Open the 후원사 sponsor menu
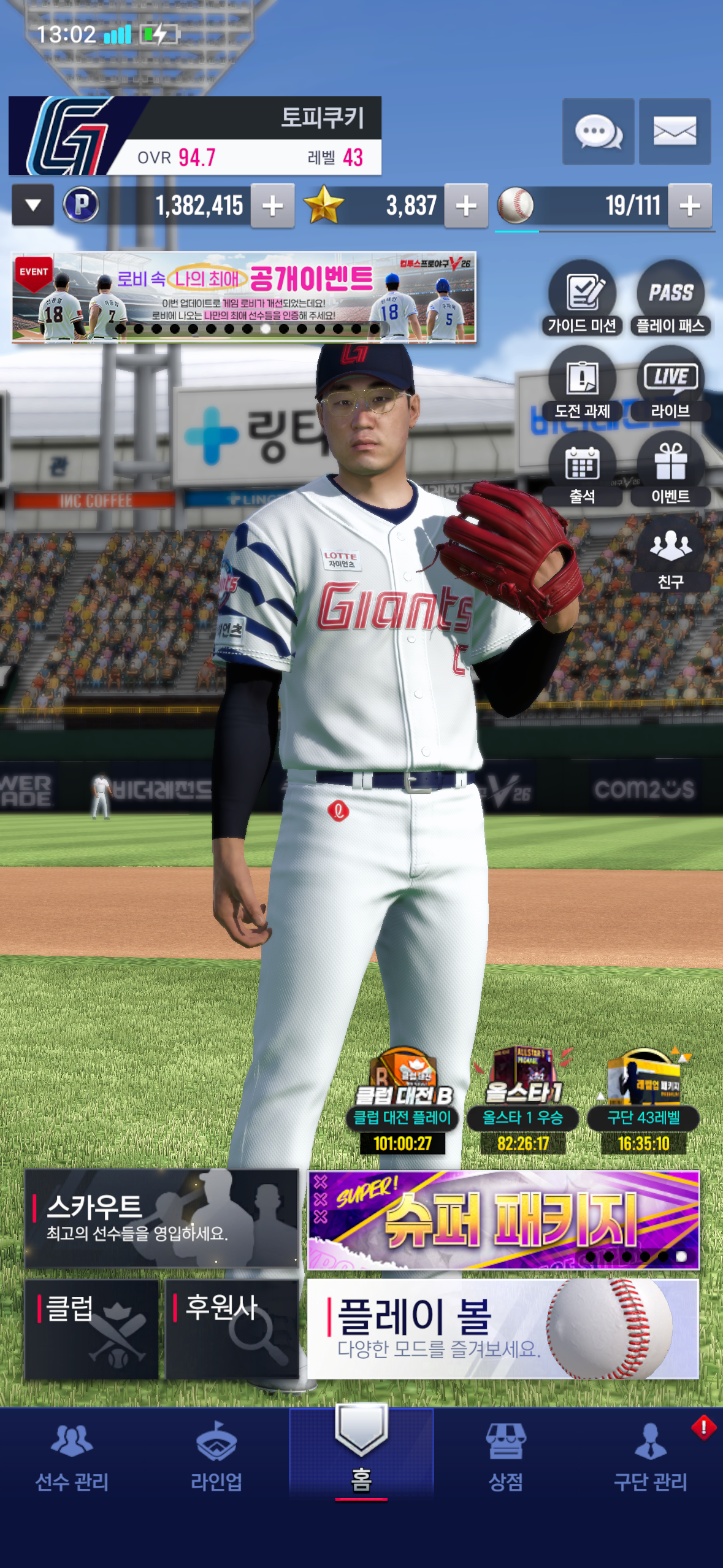723x1568 pixels. pos(232,1329)
